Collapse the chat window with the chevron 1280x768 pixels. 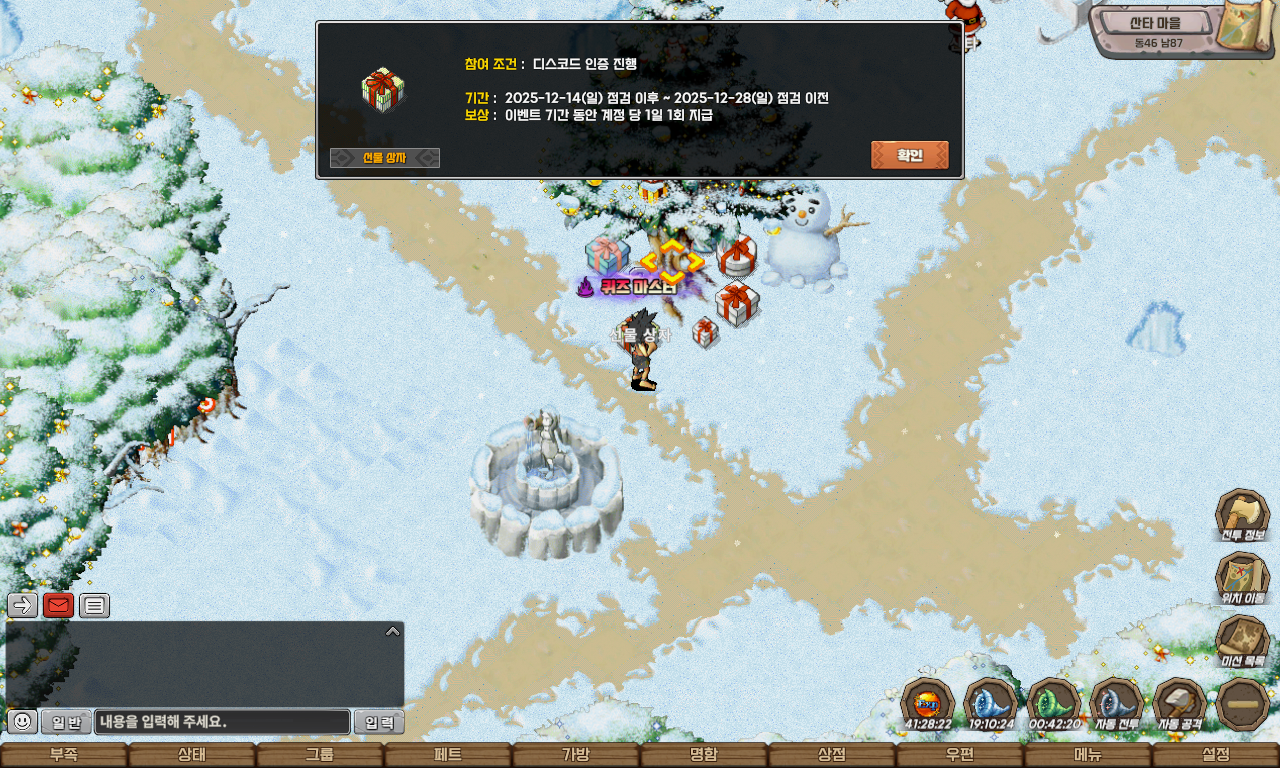tap(393, 631)
